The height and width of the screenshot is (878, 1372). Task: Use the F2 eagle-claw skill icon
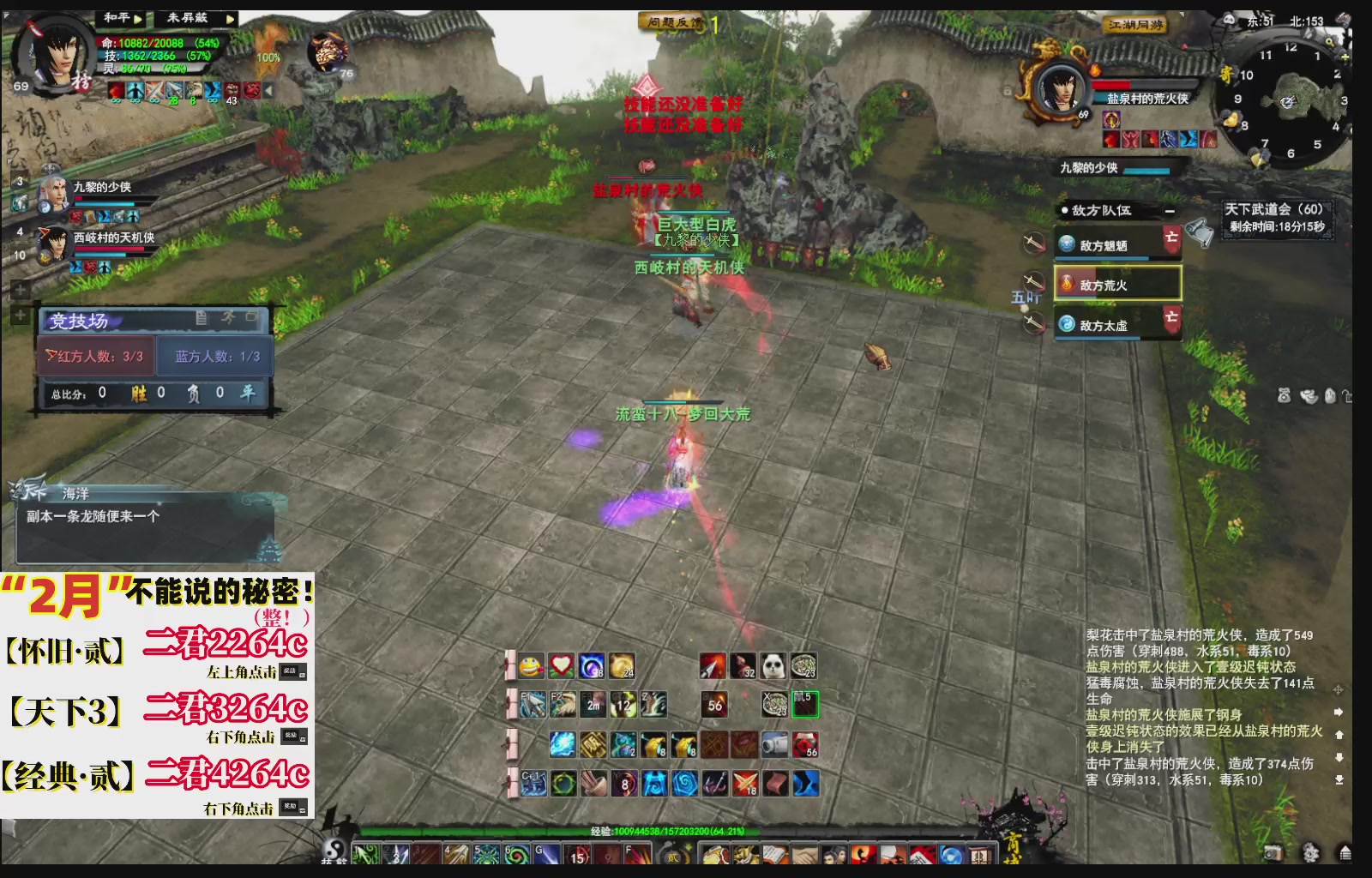[563, 705]
